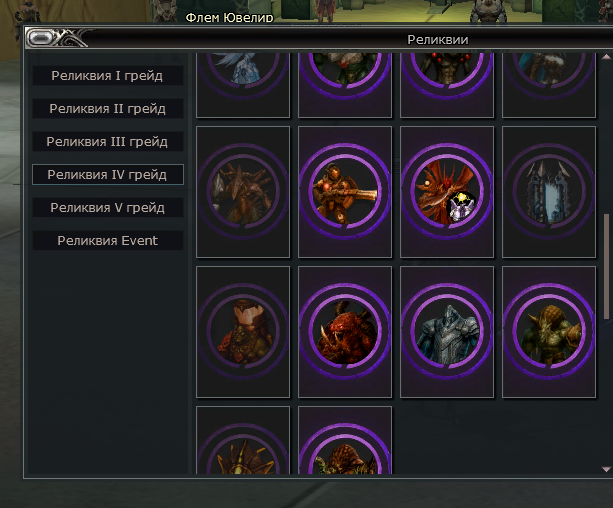The height and width of the screenshot is (508, 613).
Task: Pick the dimmed tree-stump creature relic
Action: 243,332
